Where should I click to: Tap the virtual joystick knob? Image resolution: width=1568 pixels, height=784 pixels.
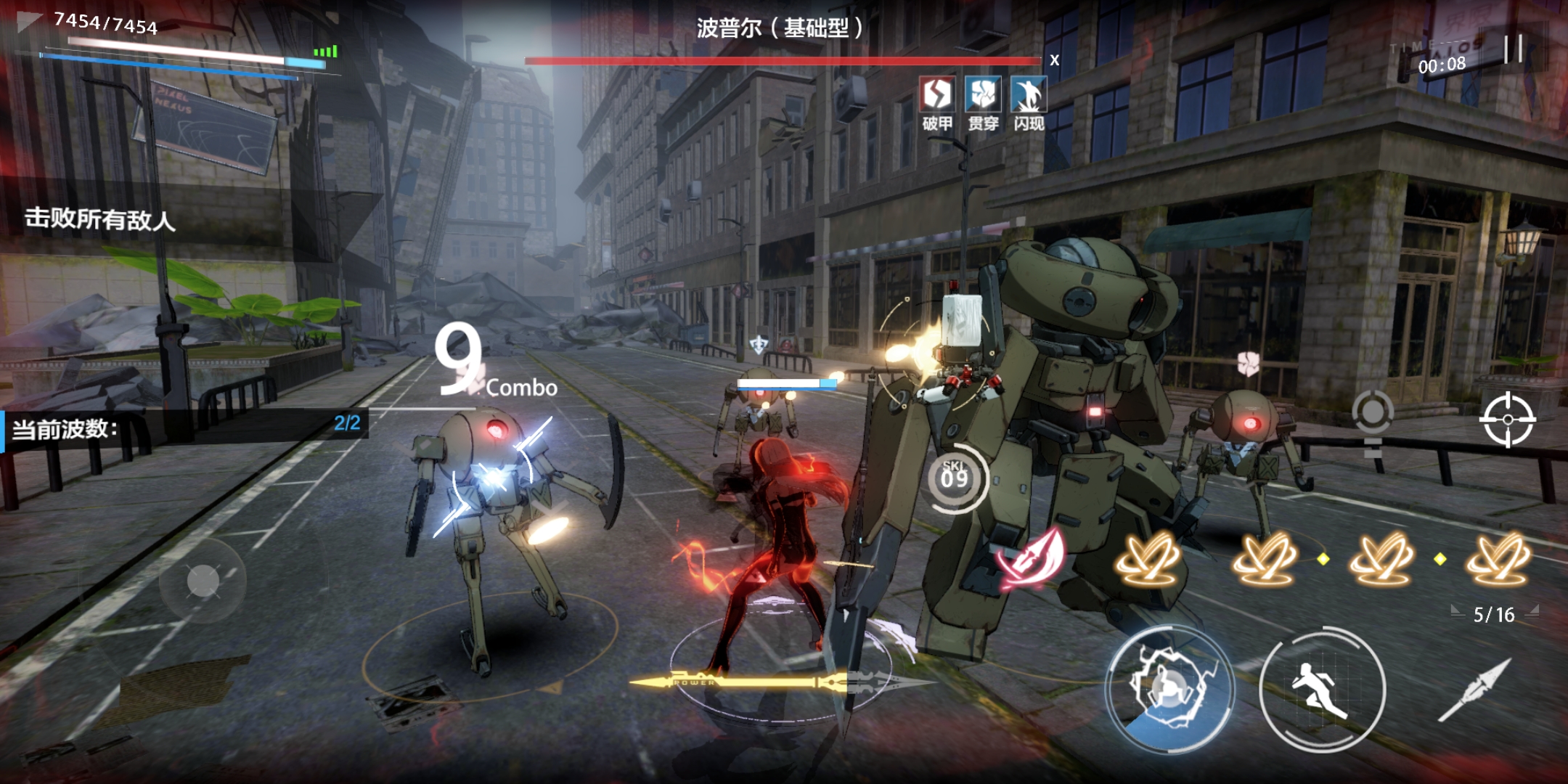coord(203,581)
